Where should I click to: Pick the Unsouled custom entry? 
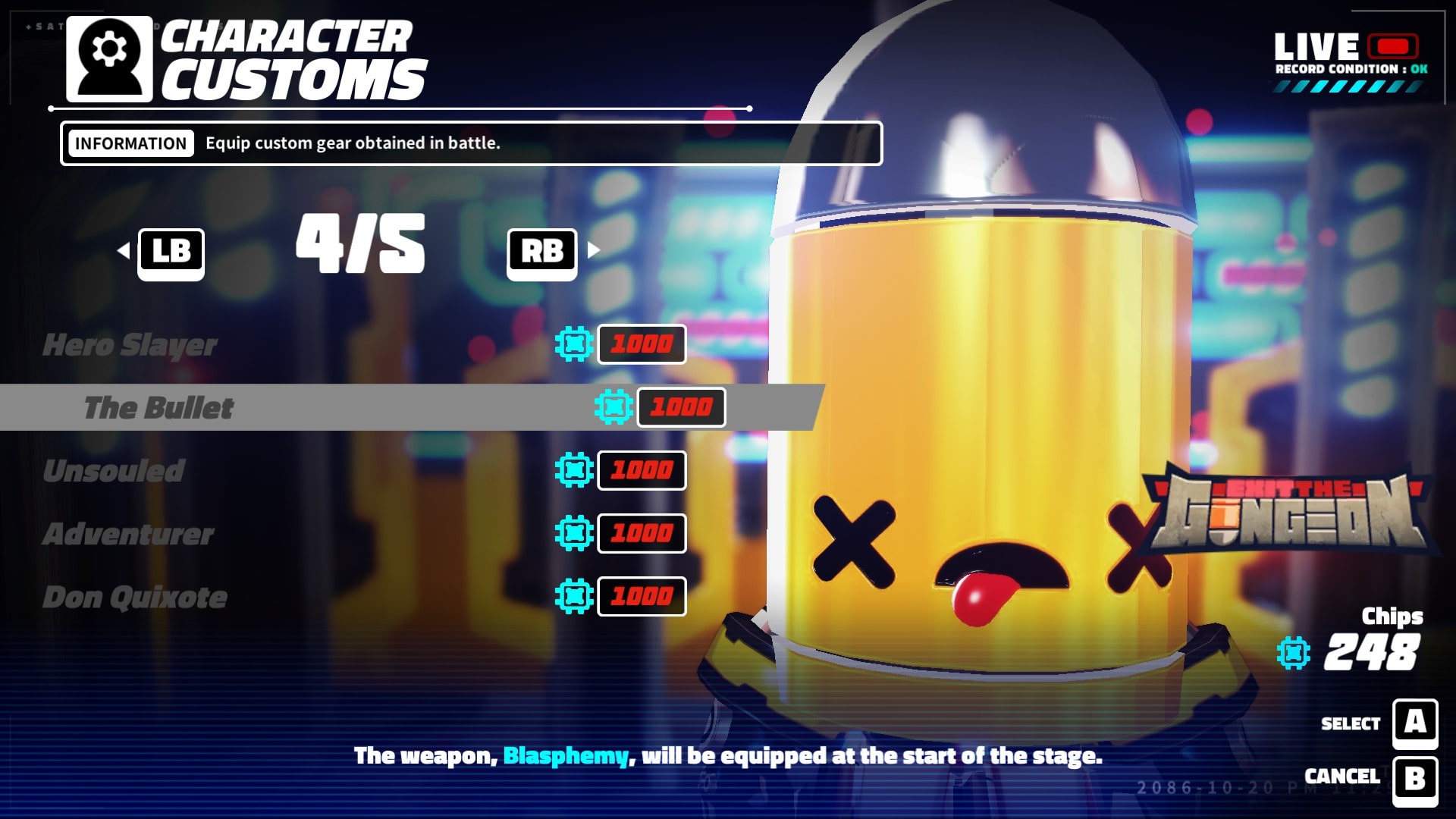(114, 471)
